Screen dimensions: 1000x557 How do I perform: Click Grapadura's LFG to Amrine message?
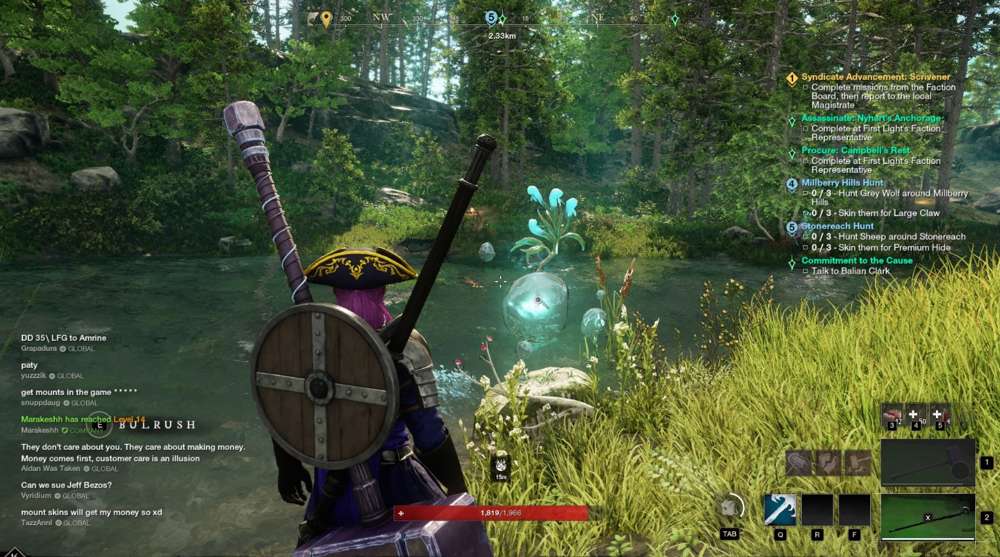(64, 338)
